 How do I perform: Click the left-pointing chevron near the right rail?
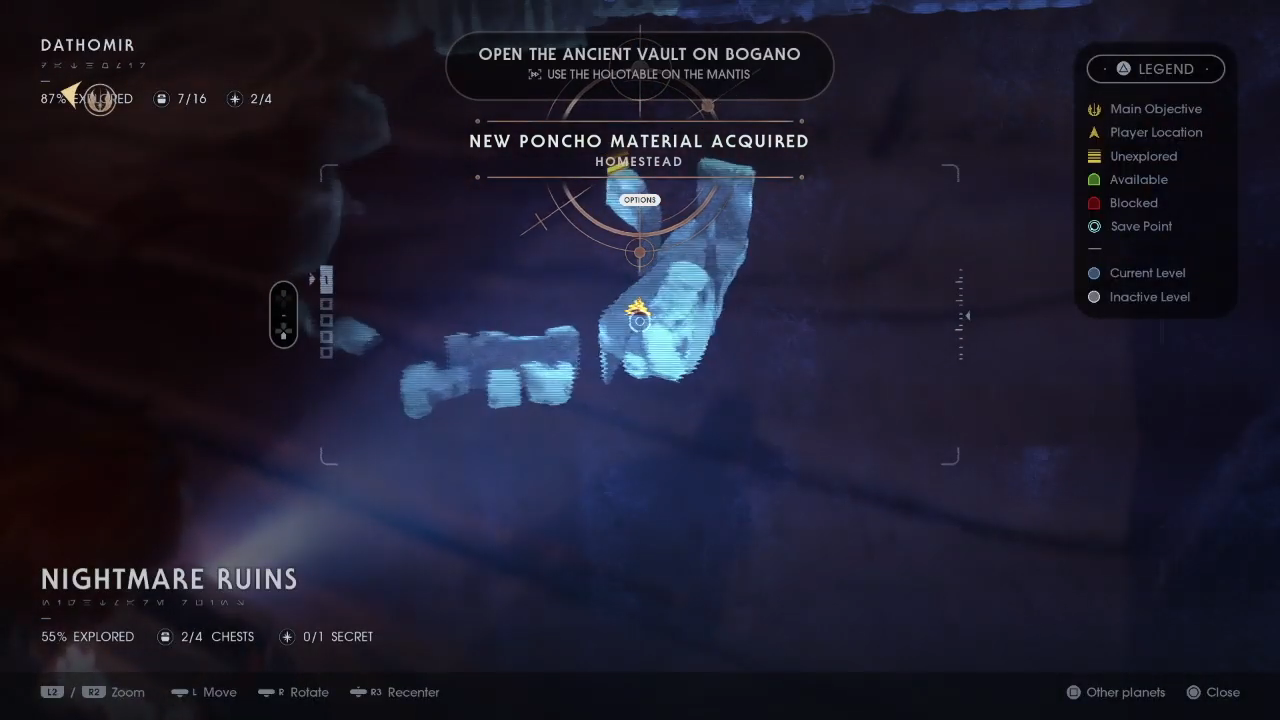(x=966, y=315)
